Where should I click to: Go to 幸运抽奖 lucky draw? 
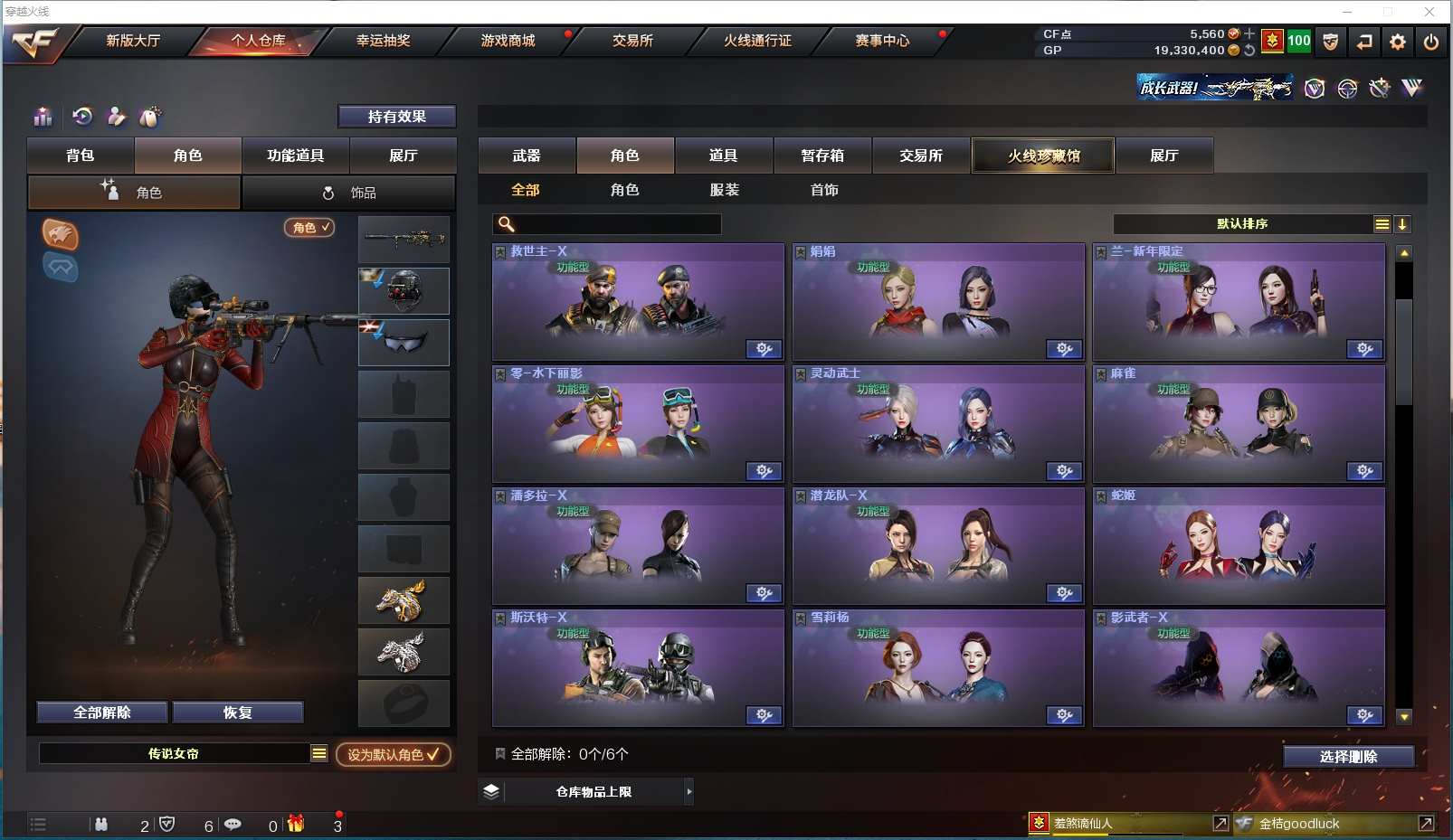[383, 41]
